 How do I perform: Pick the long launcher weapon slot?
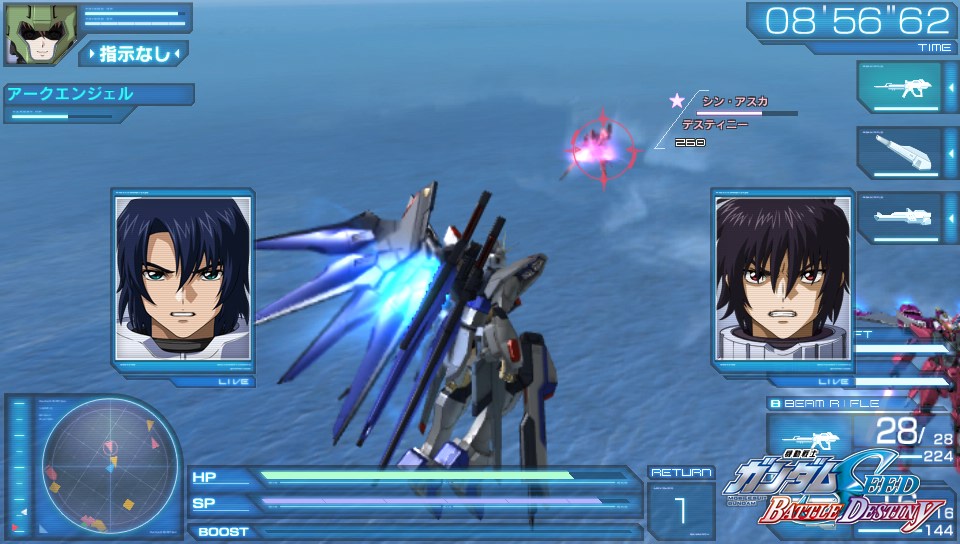(x=899, y=217)
